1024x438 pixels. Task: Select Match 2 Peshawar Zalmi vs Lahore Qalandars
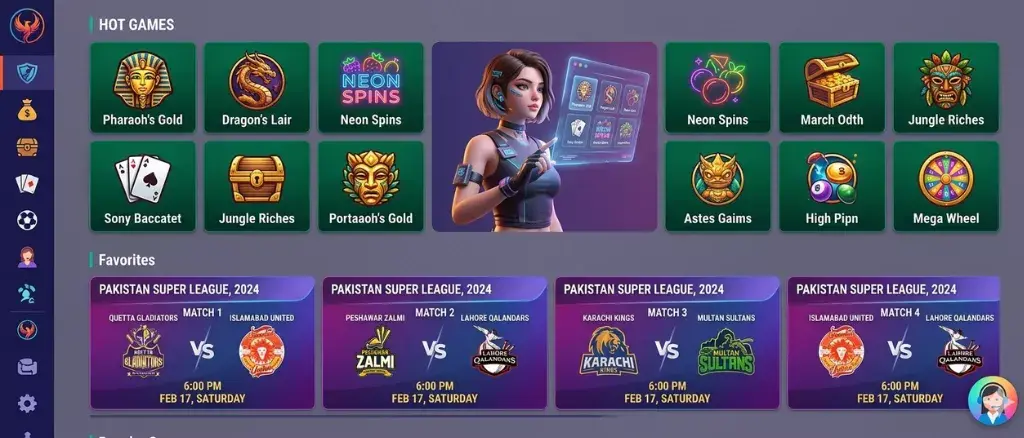coord(435,343)
